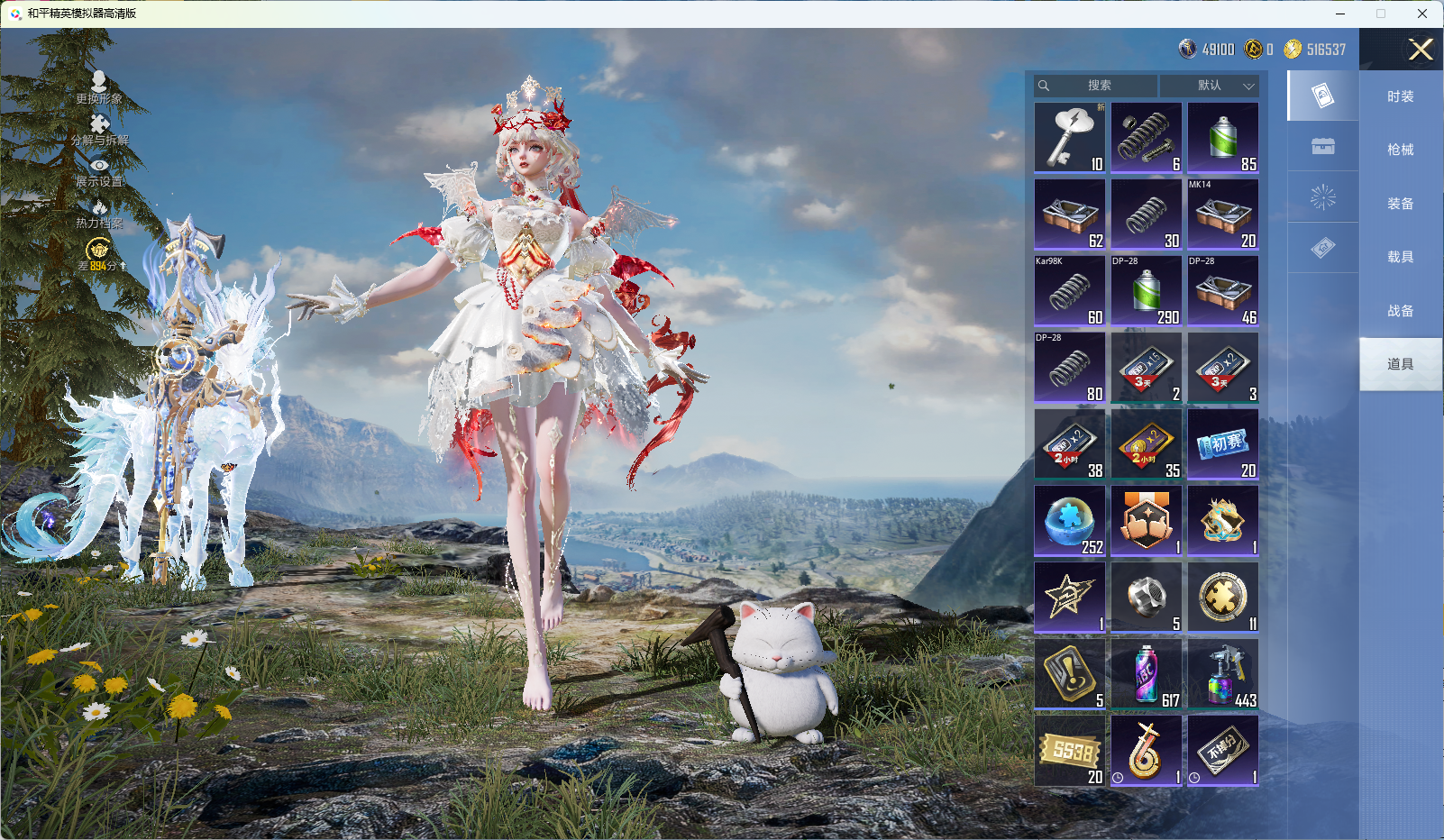Click the 搜索 search field
The image size is (1444, 840).
[1096, 86]
